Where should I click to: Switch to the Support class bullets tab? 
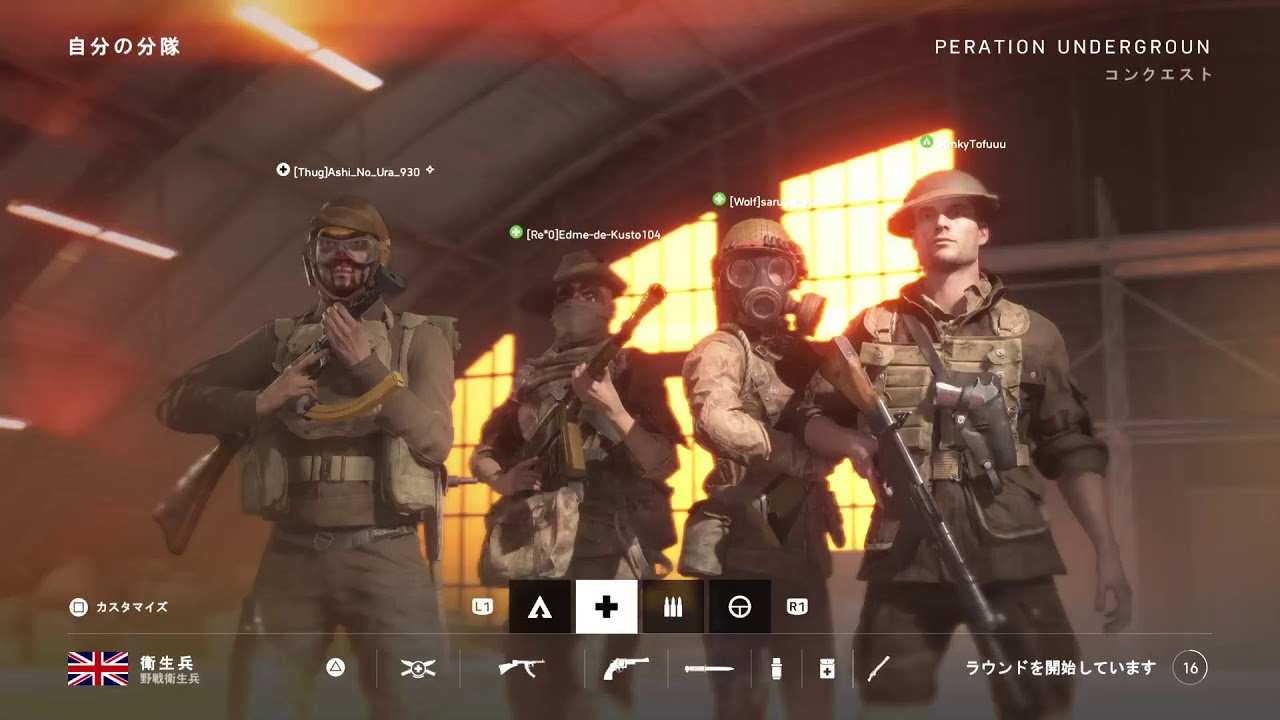[673, 607]
